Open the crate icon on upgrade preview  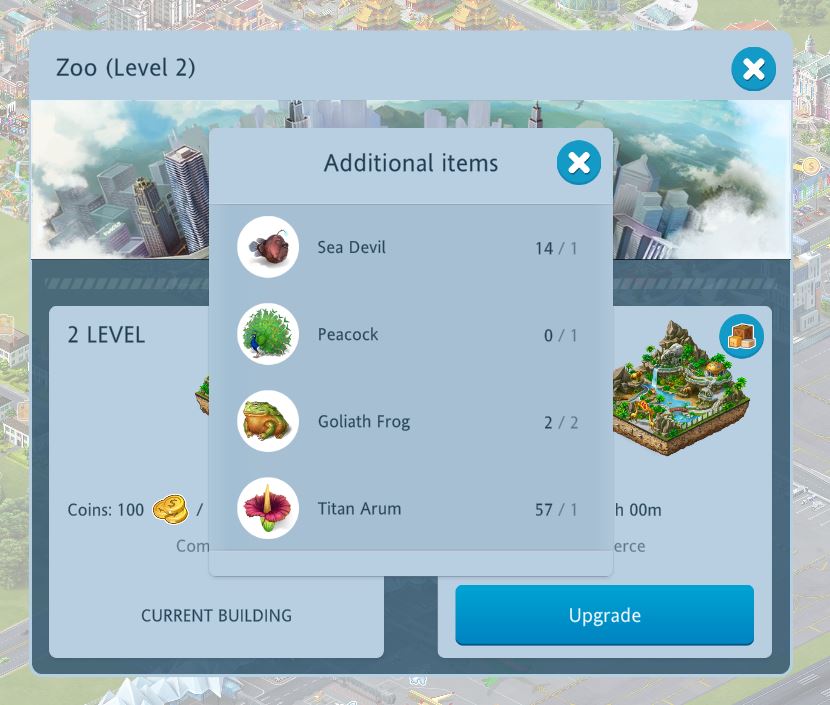pos(741,337)
